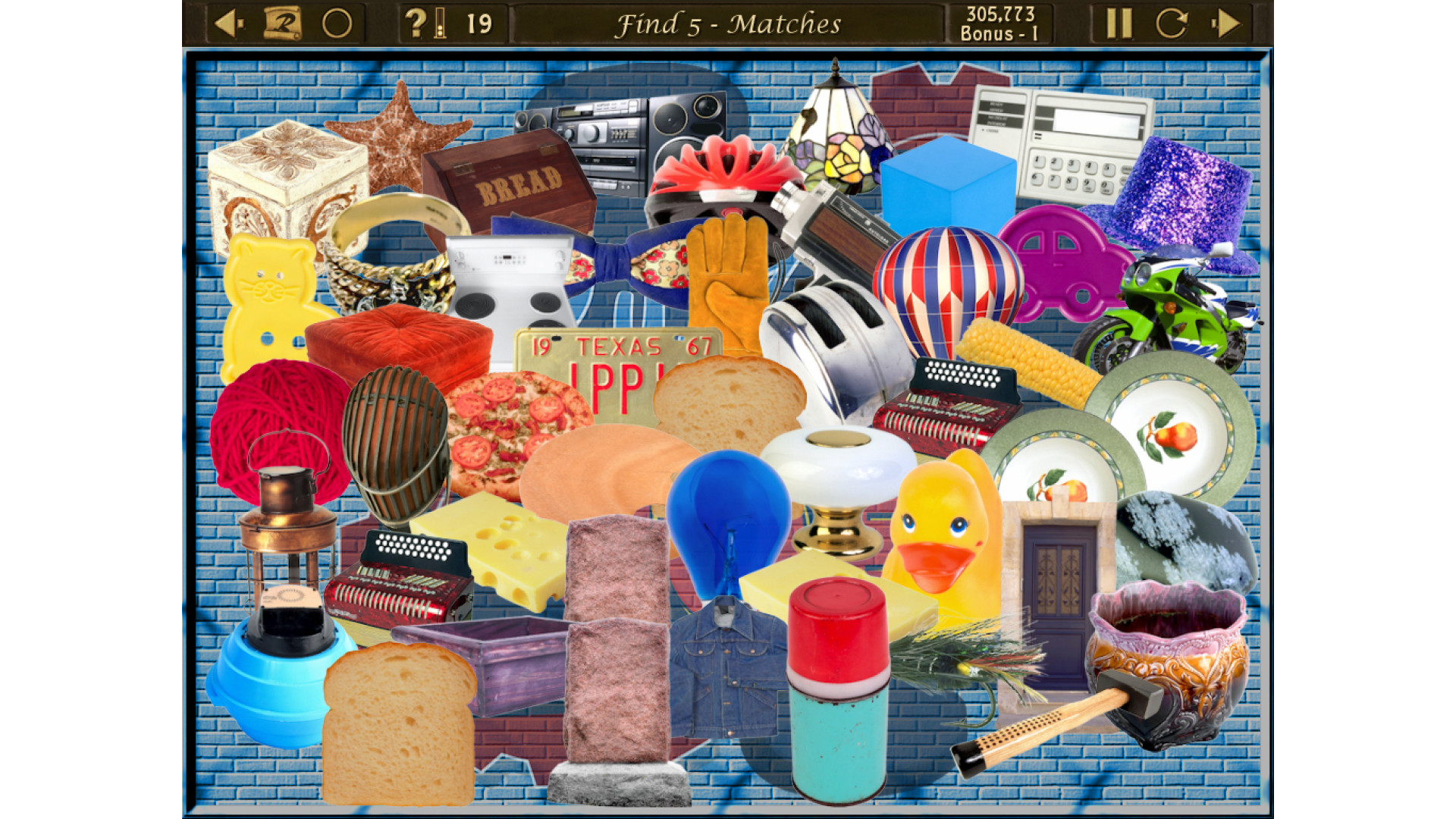Click the left arrow back button

point(228,24)
